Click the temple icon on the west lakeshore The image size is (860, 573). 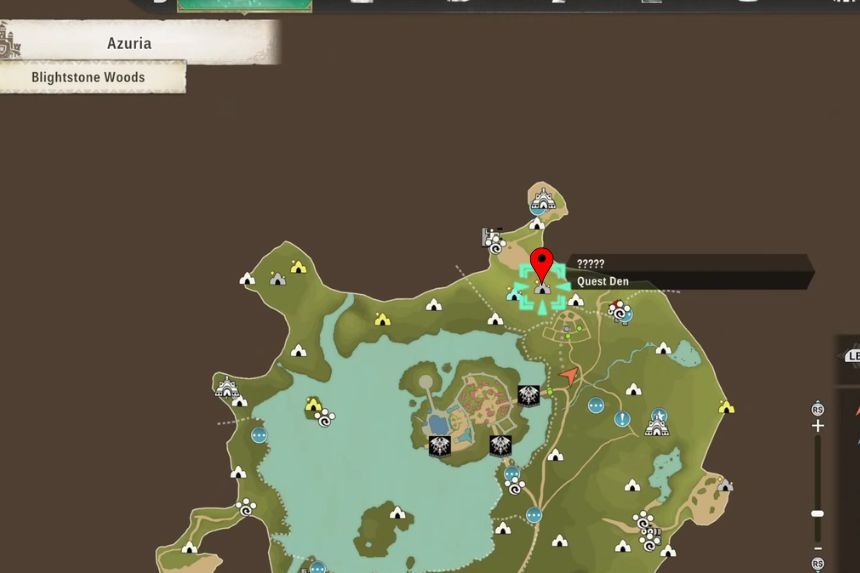(226, 387)
